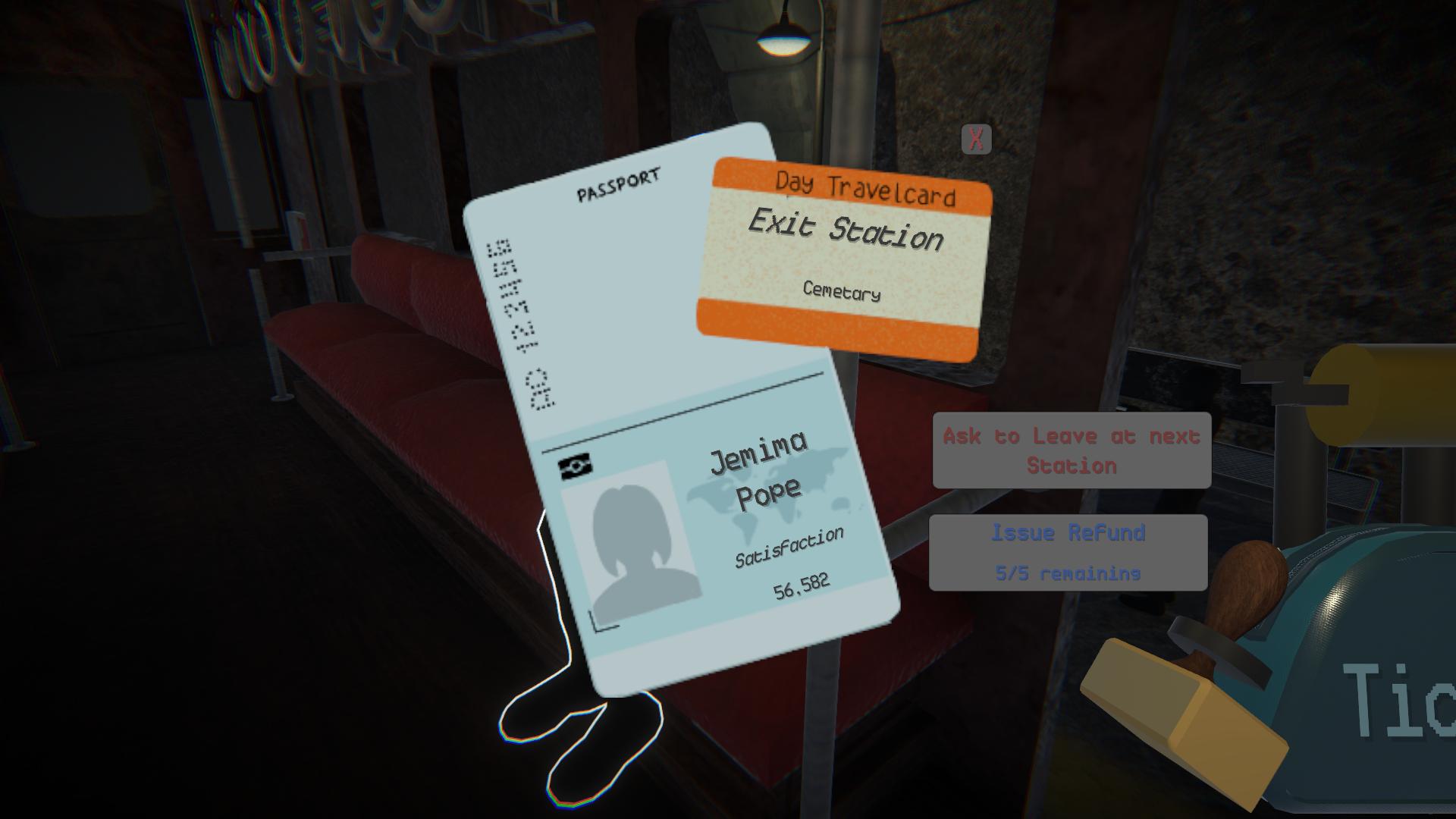This screenshot has height=819, width=1456.
Task: Choose Ask to Leave at next Station
Action: coord(1072,450)
